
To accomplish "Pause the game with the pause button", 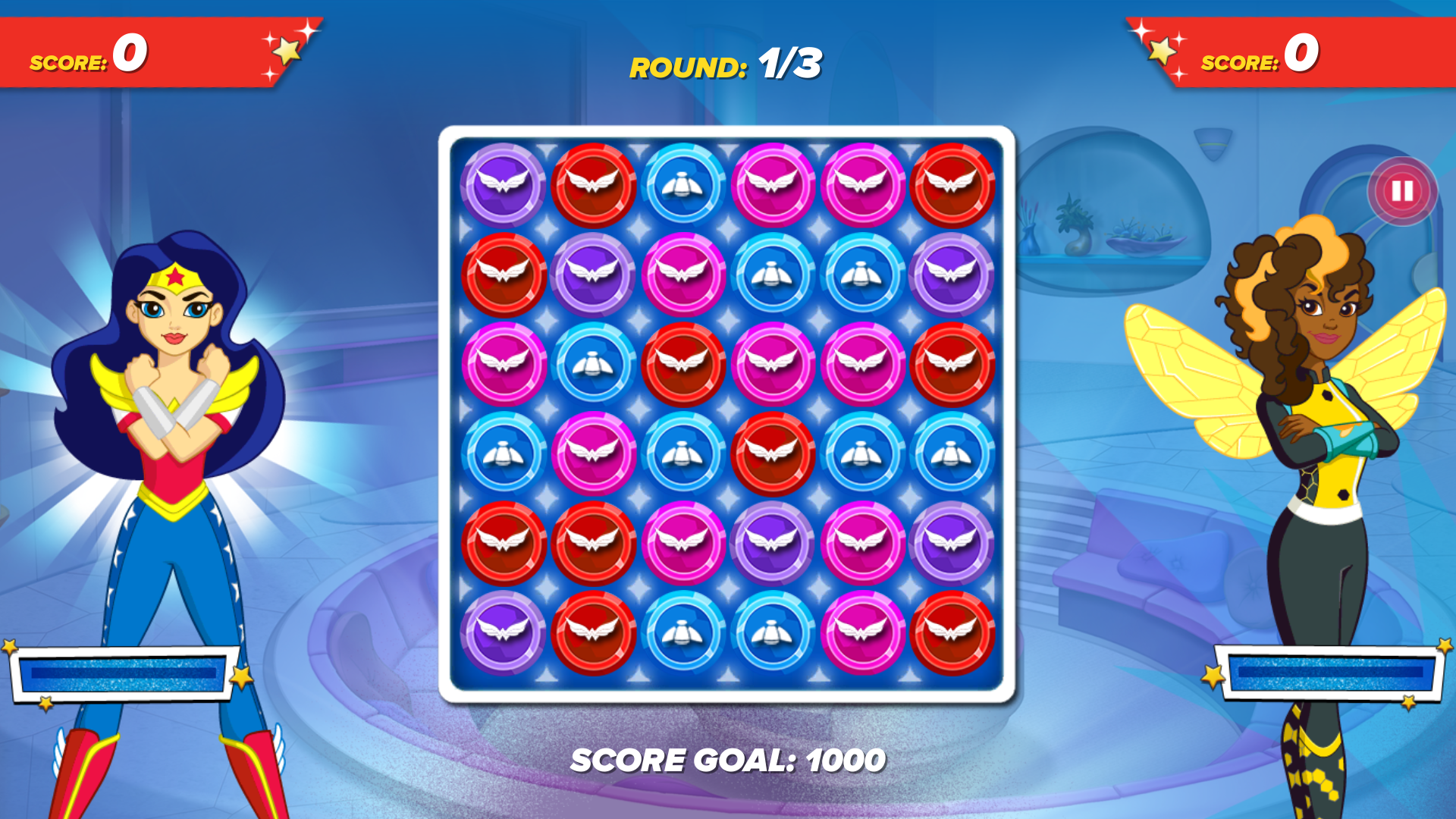I will [x=1401, y=191].
